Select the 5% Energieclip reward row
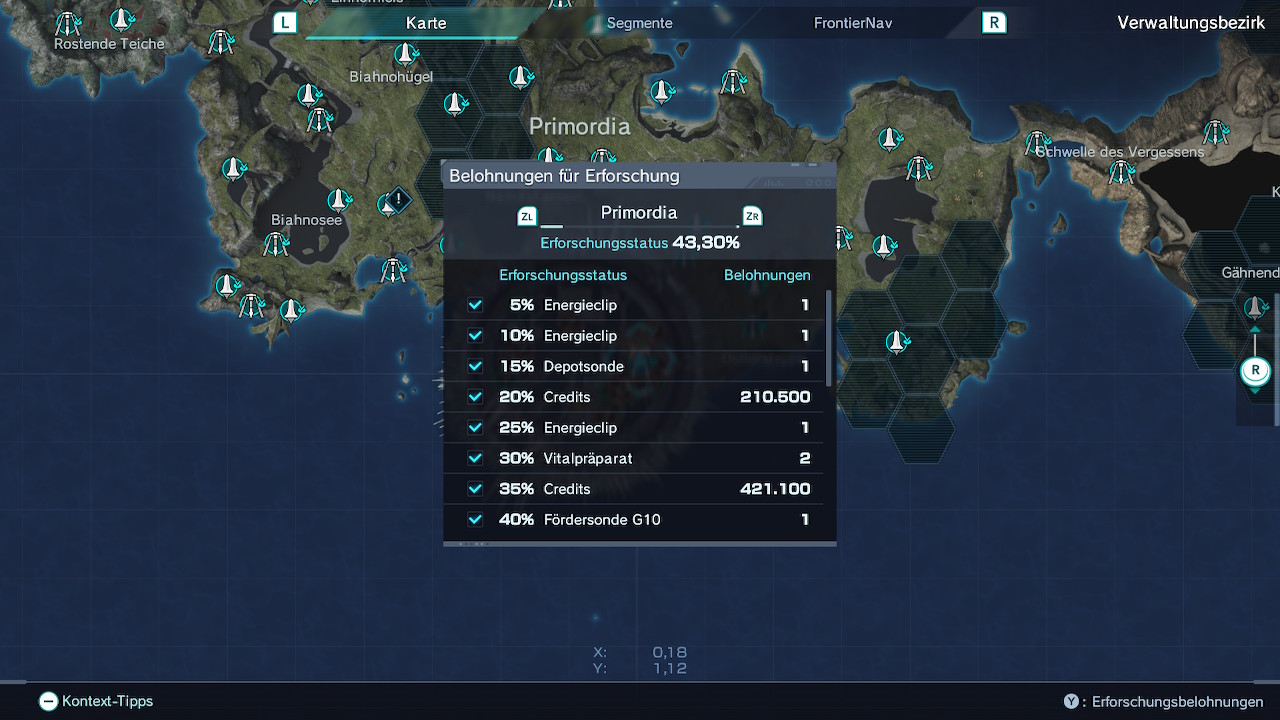 638,305
